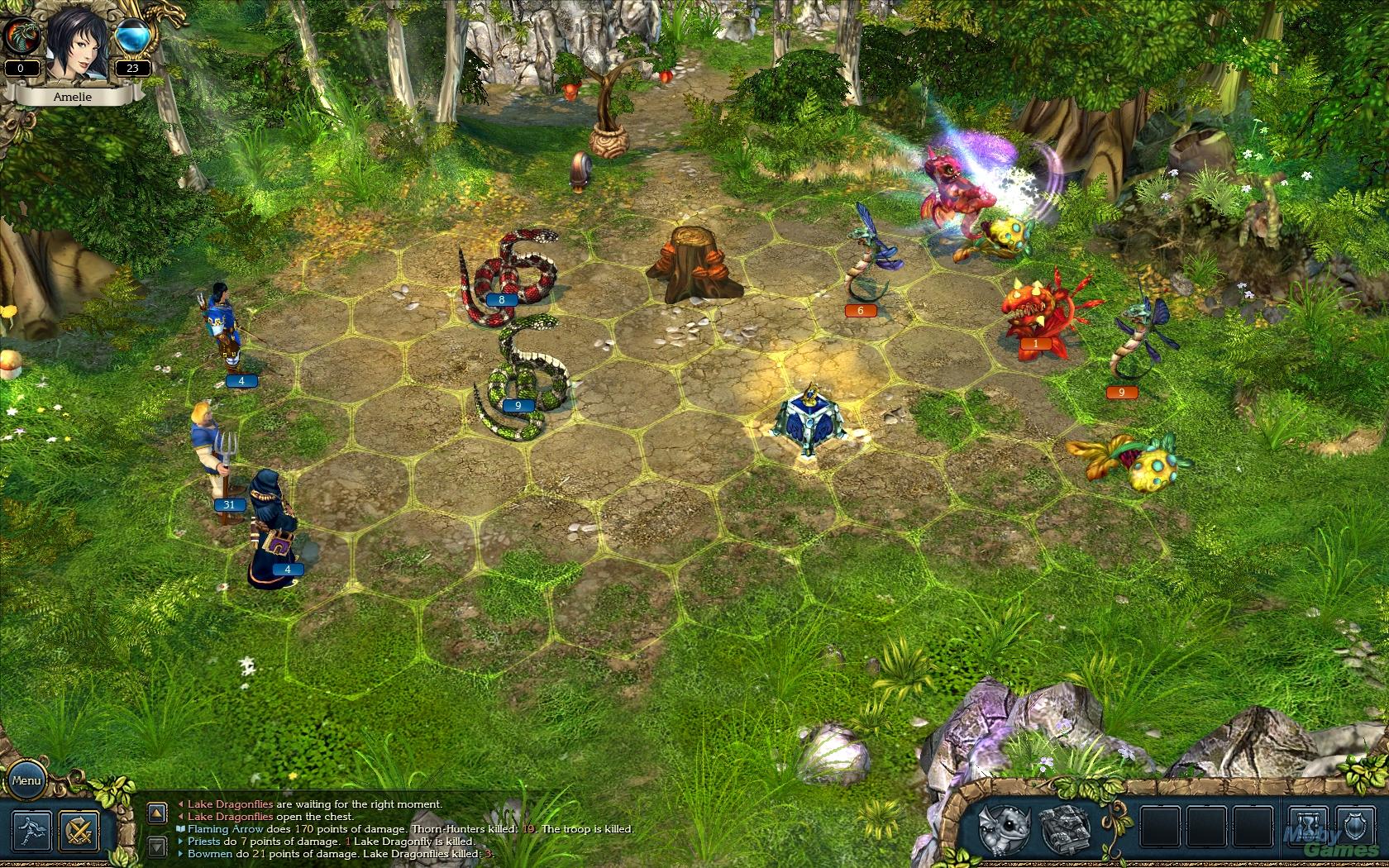Toggle auto-battle with the crossed swords
Viewport: 1389px width, 868px height.
point(79,830)
